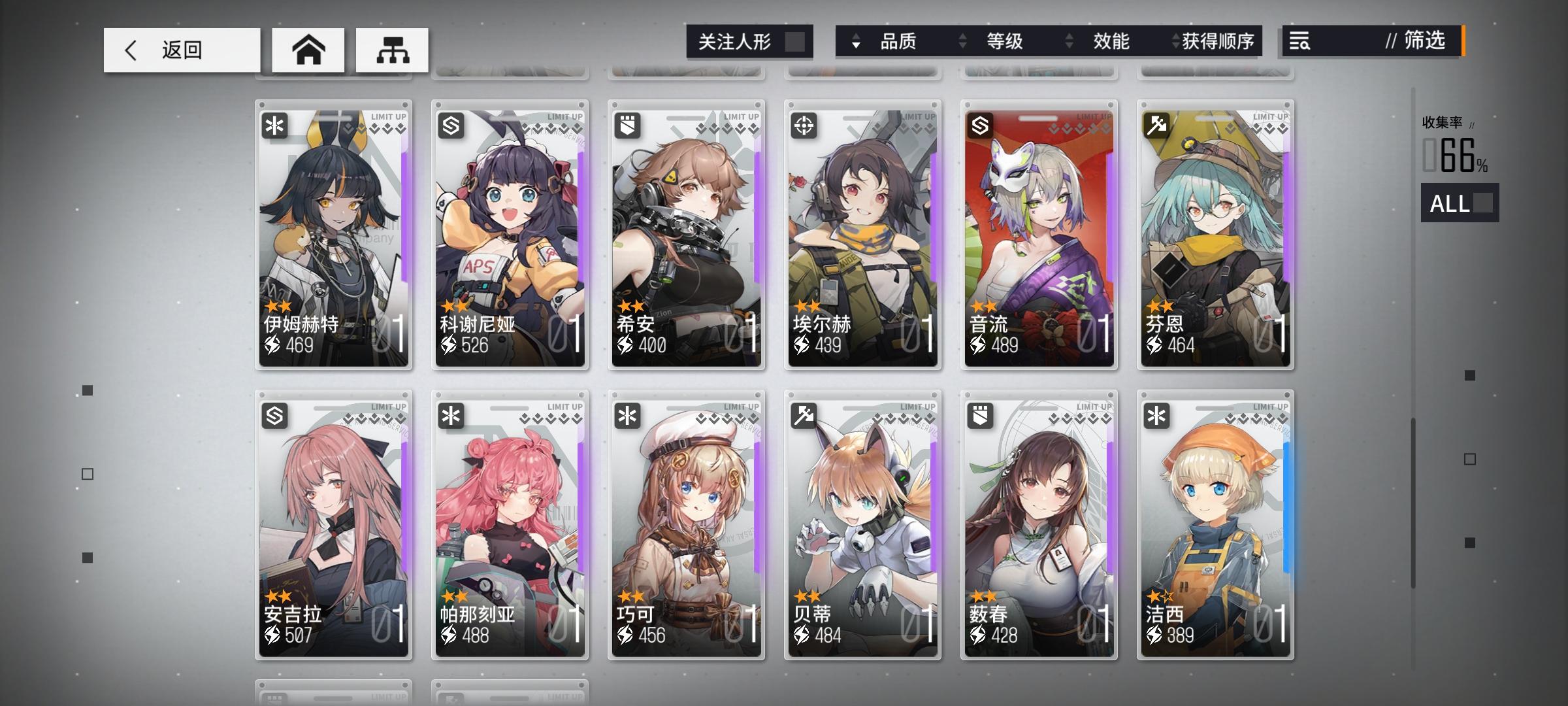The width and height of the screenshot is (1568, 706).
Task: Select the home icon in the top bar
Action: pos(307,50)
